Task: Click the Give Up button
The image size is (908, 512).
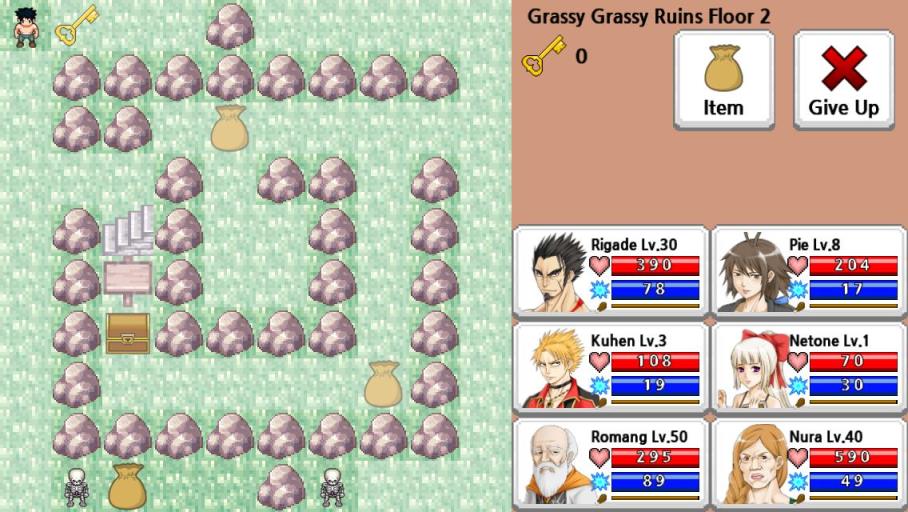Action: click(843, 80)
